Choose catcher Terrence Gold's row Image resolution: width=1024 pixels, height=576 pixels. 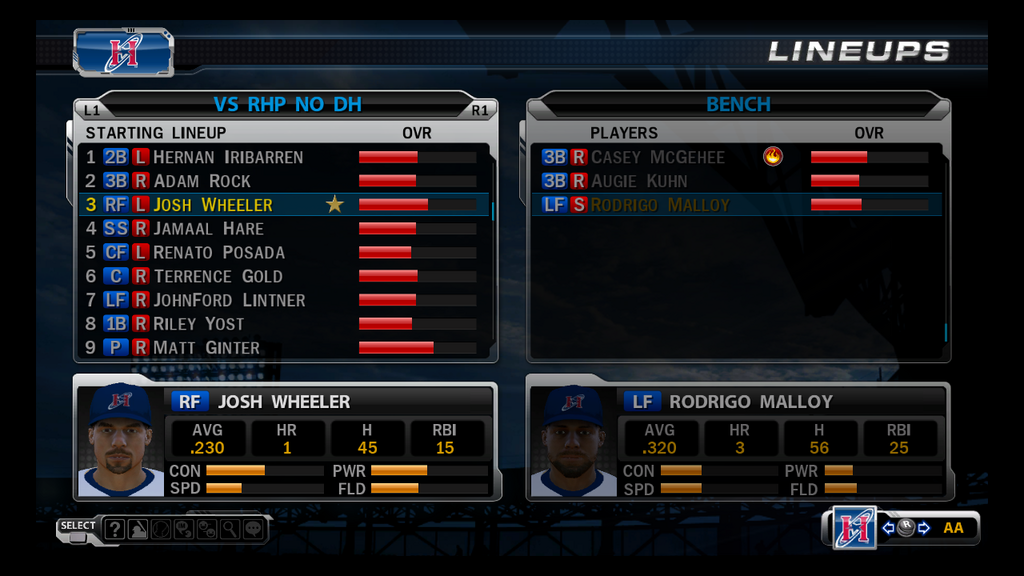[217, 277]
